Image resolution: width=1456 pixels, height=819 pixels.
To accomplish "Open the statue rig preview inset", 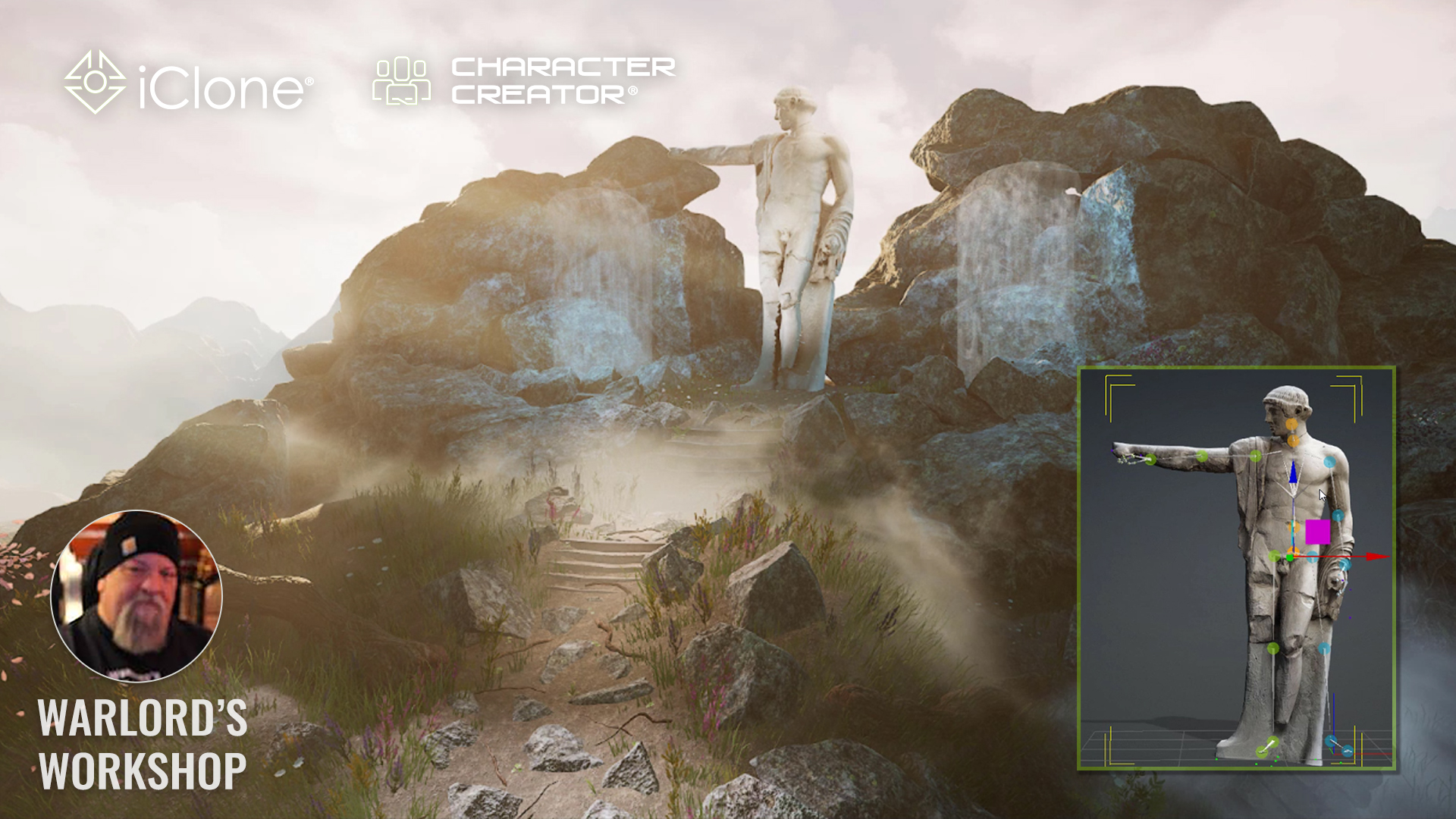I will [1236, 569].
